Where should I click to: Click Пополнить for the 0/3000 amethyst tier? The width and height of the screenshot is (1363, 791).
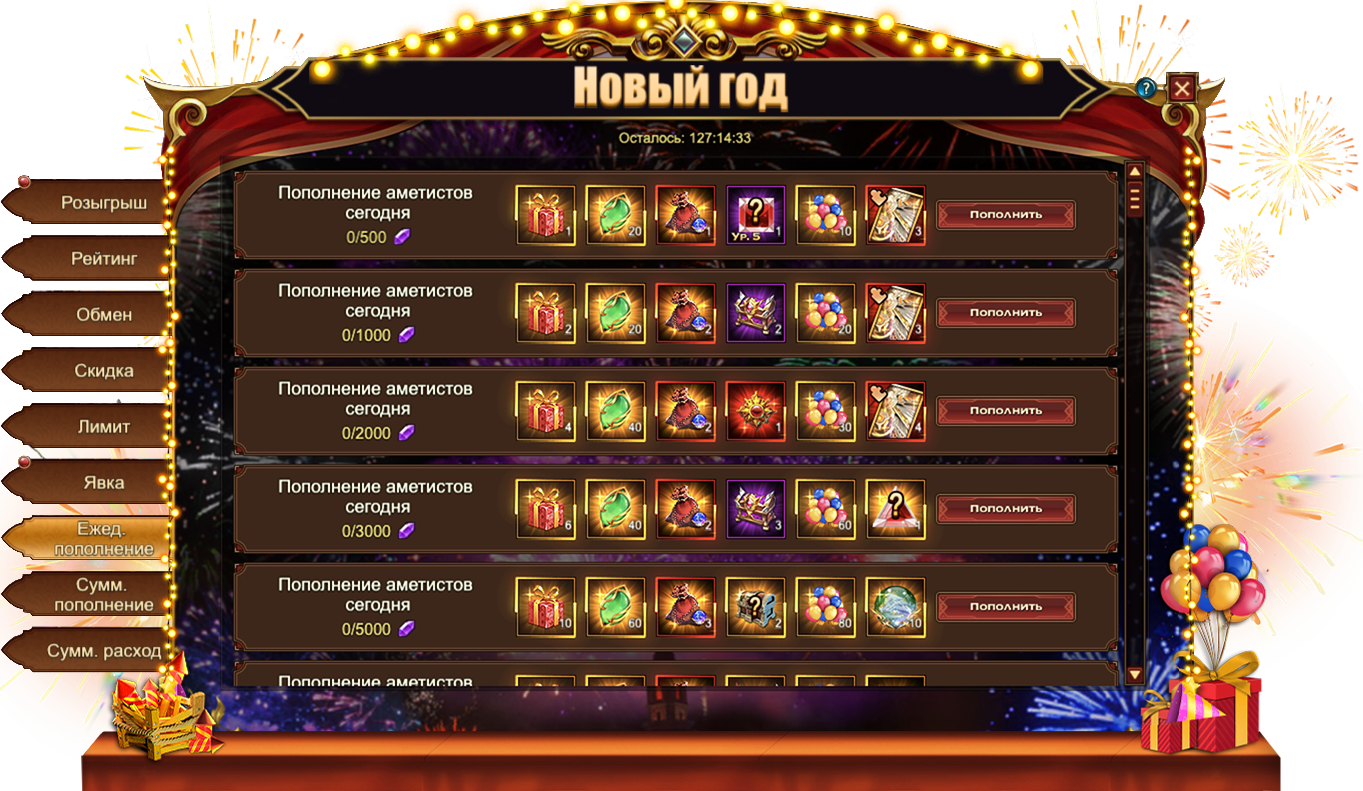click(x=1005, y=508)
